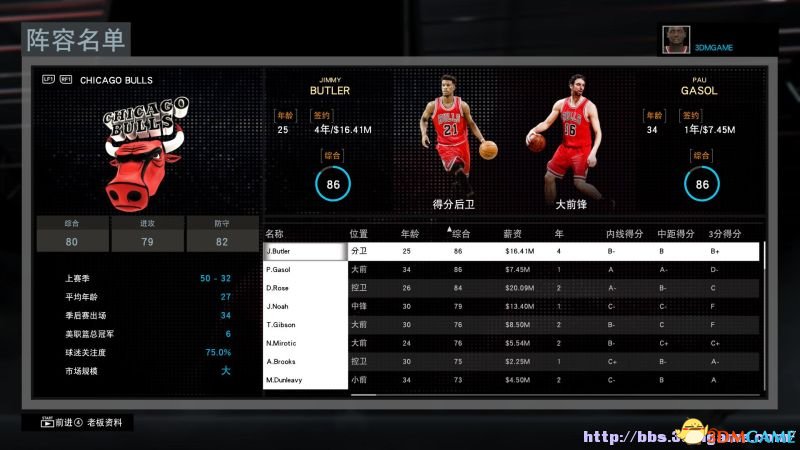Select the A.Brooks row
800x450 pixels.
click(305, 362)
